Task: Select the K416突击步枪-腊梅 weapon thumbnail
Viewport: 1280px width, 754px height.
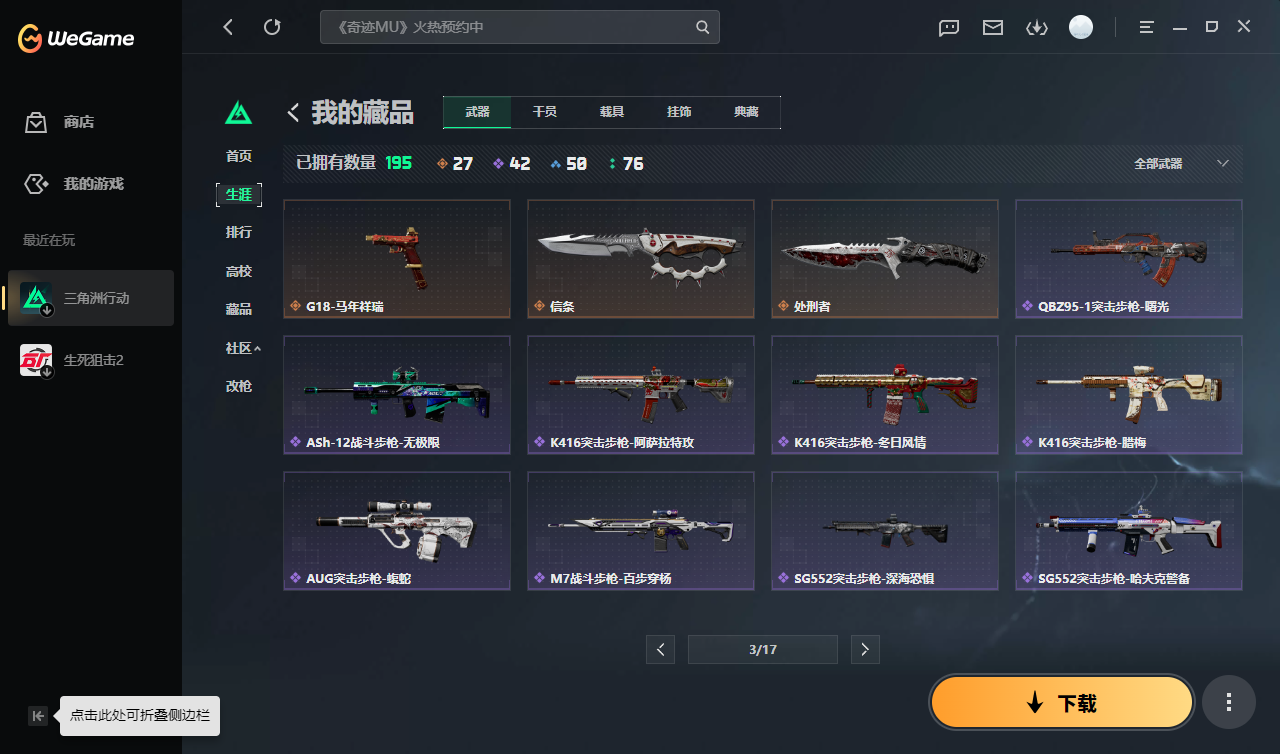Action: pos(1128,394)
